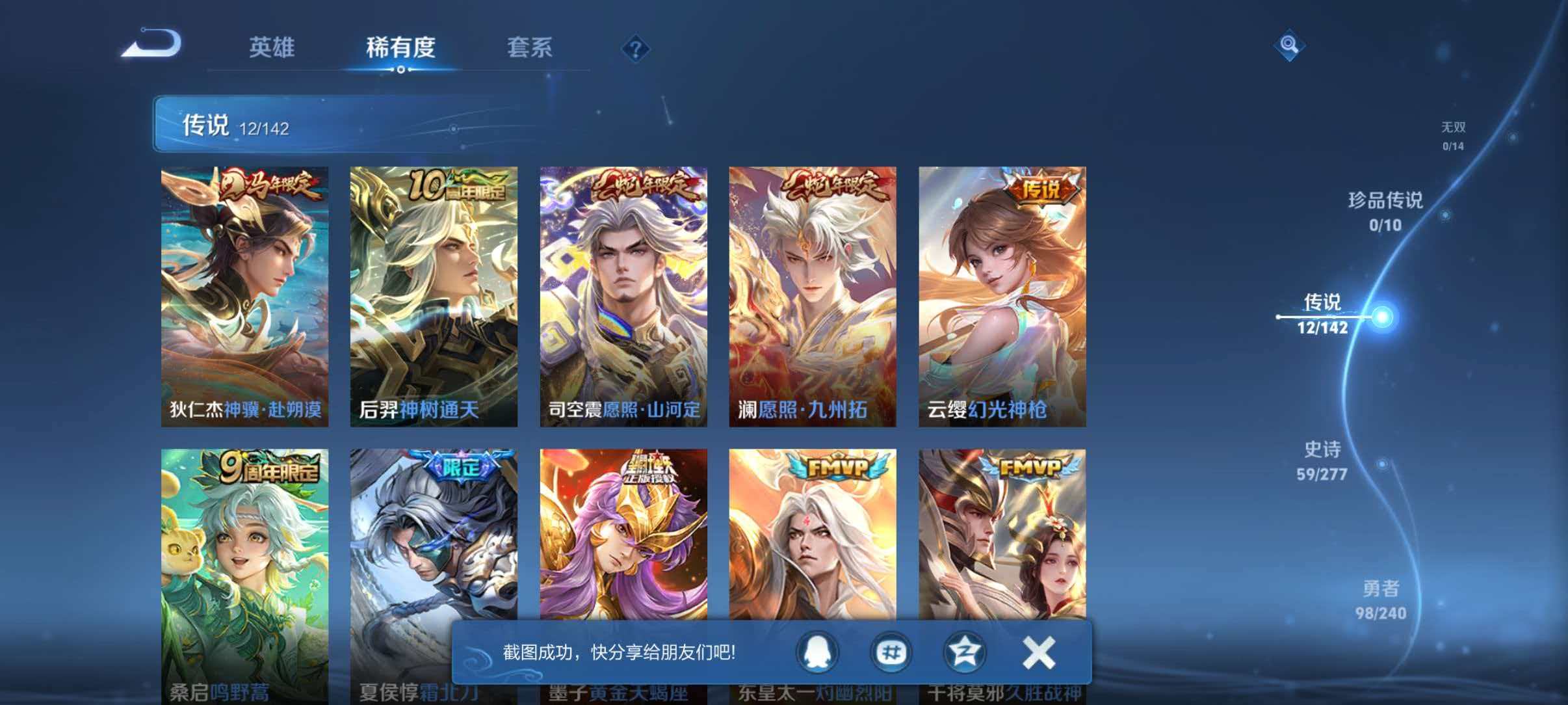Open search with the magnifier icon
The width and height of the screenshot is (1568, 705).
(x=1290, y=44)
